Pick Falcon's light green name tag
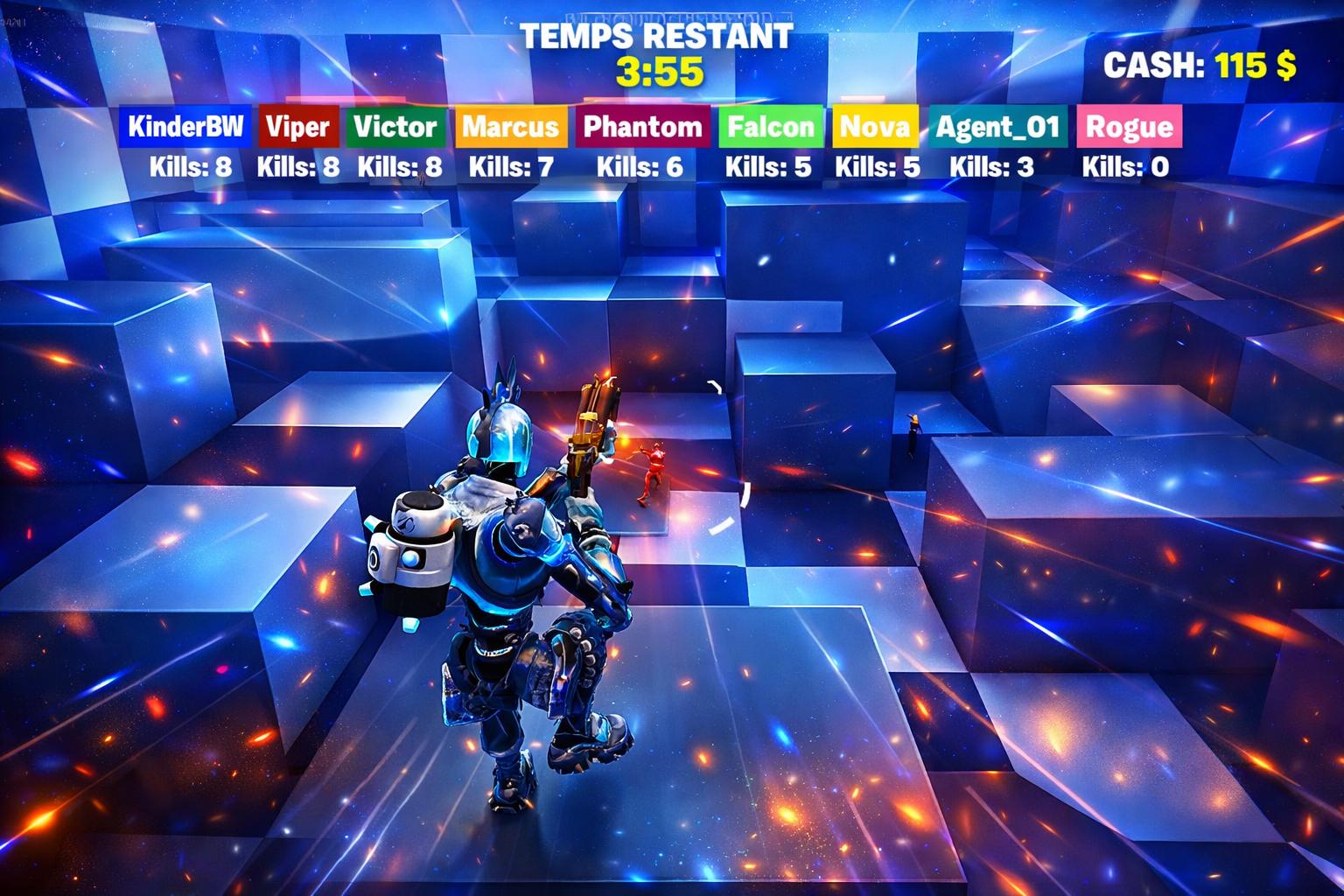Viewport: 1344px width, 896px height. [771, 127]
